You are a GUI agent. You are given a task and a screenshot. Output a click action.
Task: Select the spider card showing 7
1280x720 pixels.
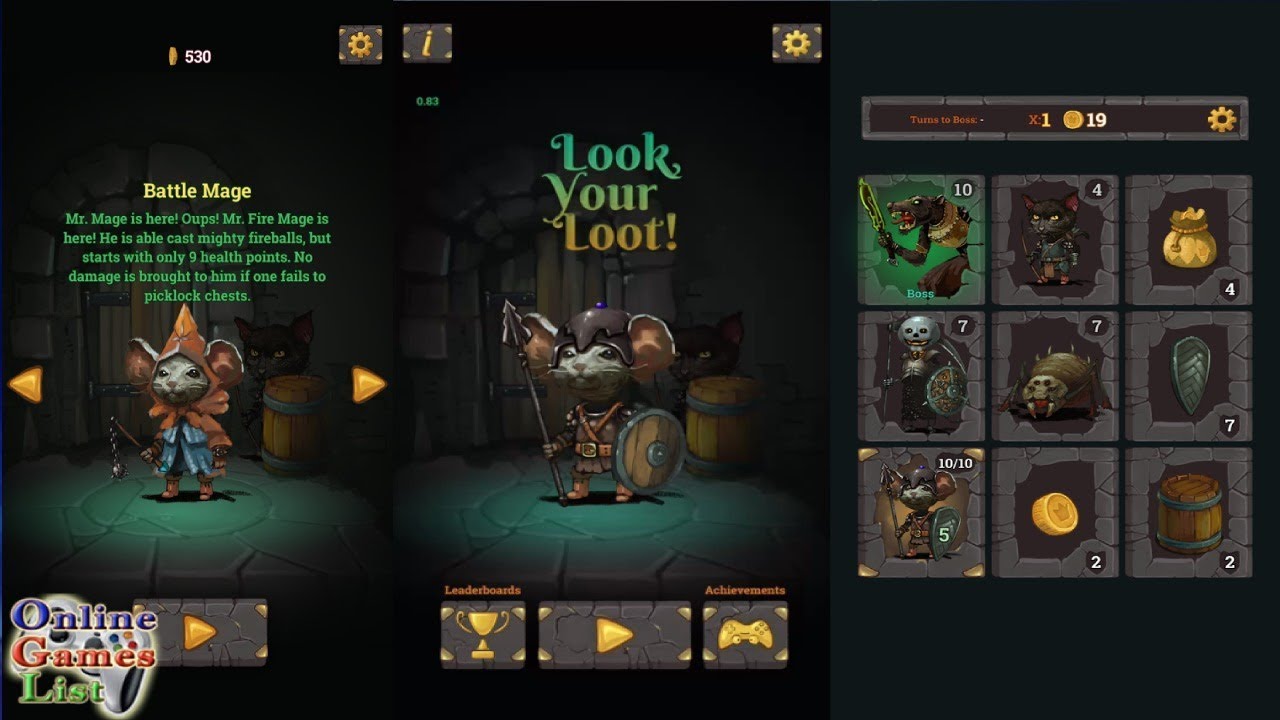(x=1055, y=375)
